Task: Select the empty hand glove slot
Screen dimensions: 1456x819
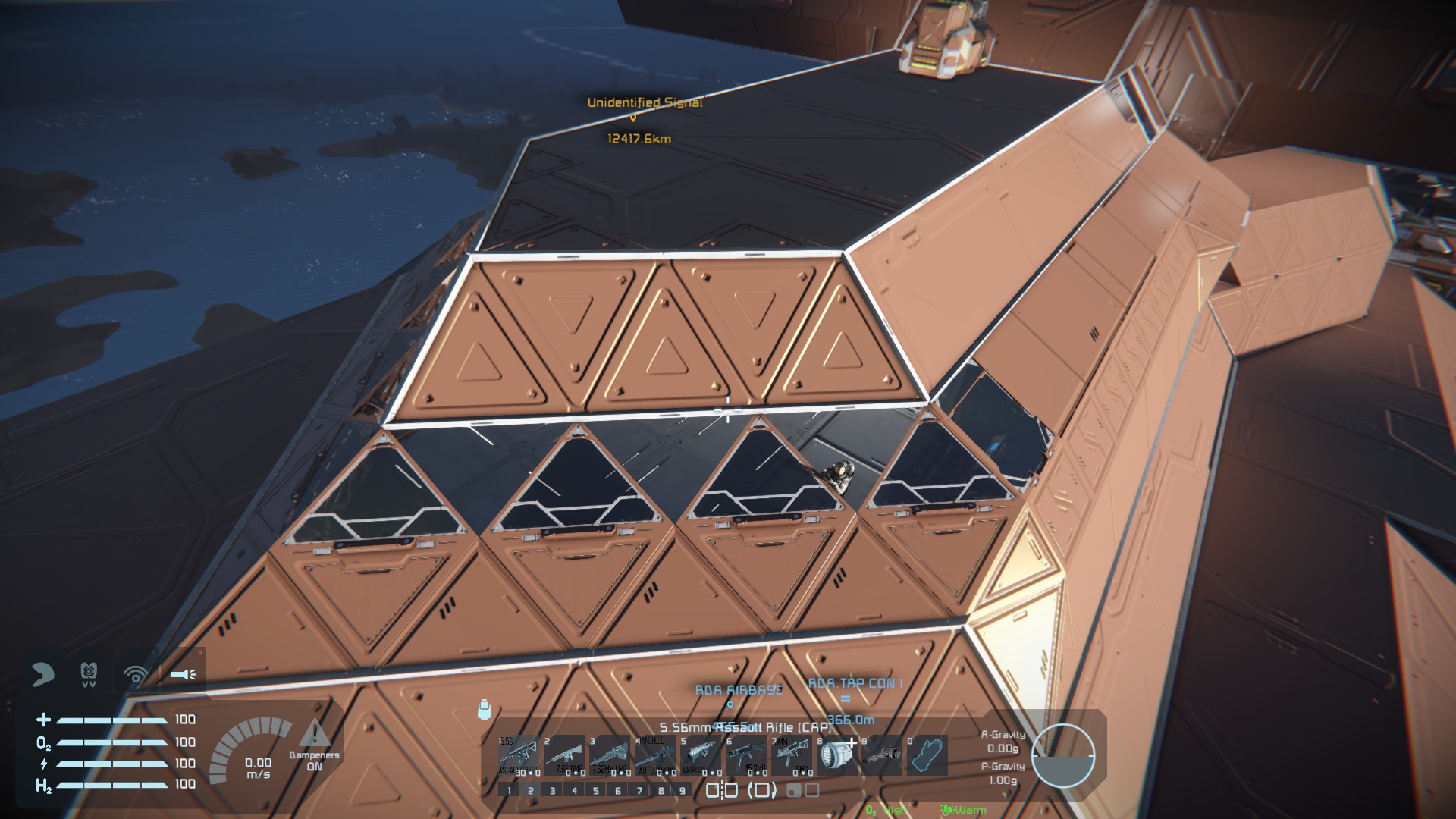Action: (927, 755)
